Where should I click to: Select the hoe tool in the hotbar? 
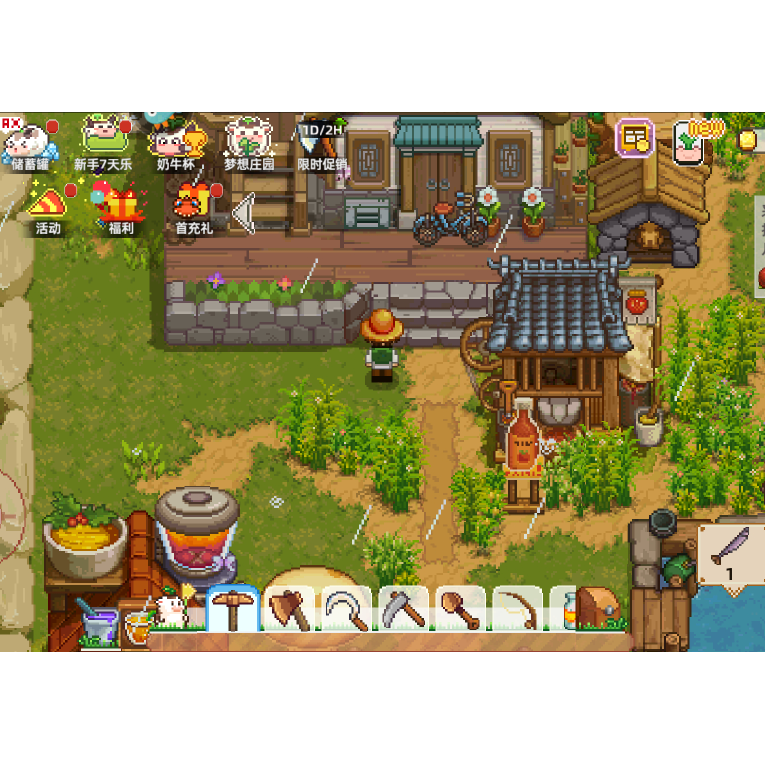[404, 609]
